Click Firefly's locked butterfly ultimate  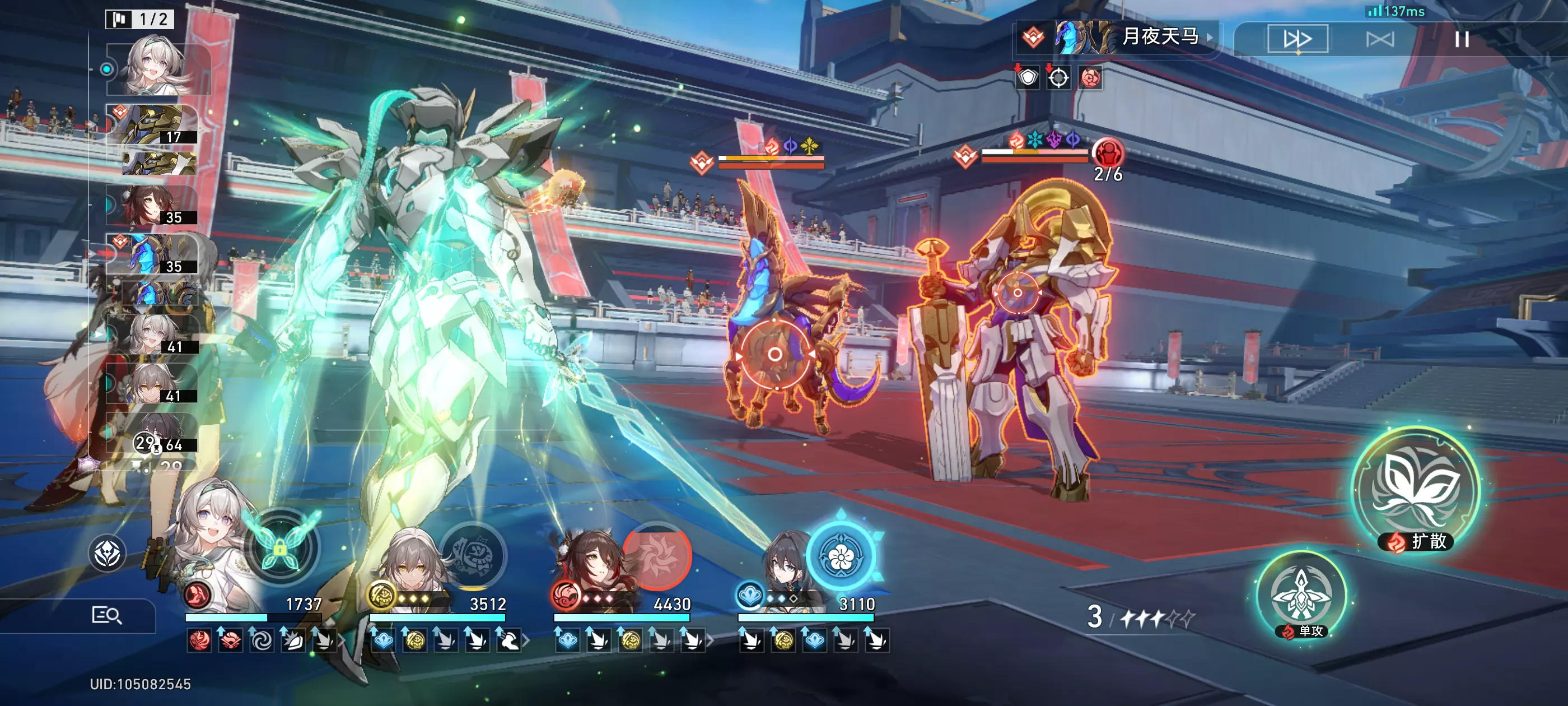281,547
